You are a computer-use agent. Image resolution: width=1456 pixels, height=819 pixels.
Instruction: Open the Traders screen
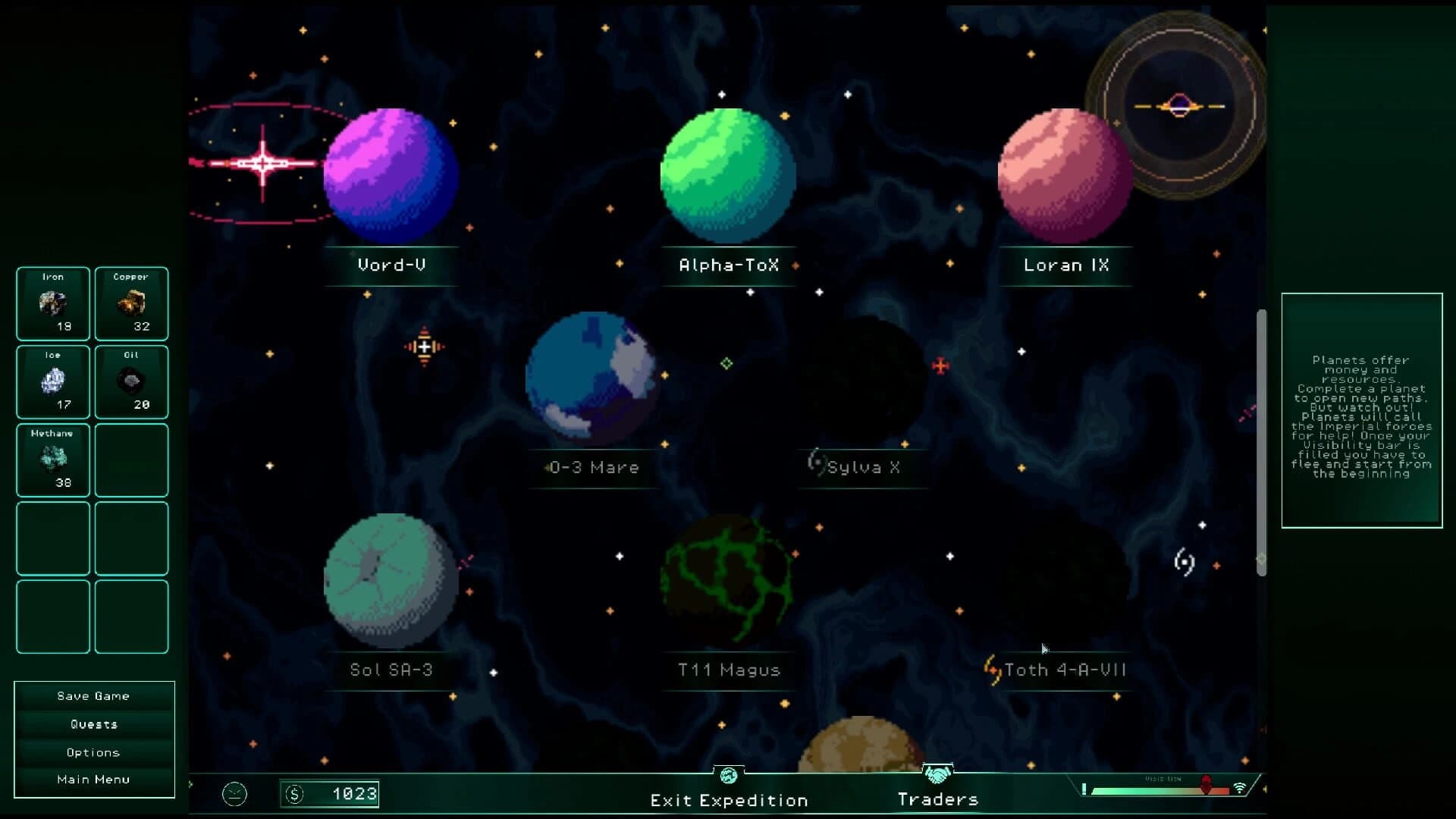click(938, 799)
